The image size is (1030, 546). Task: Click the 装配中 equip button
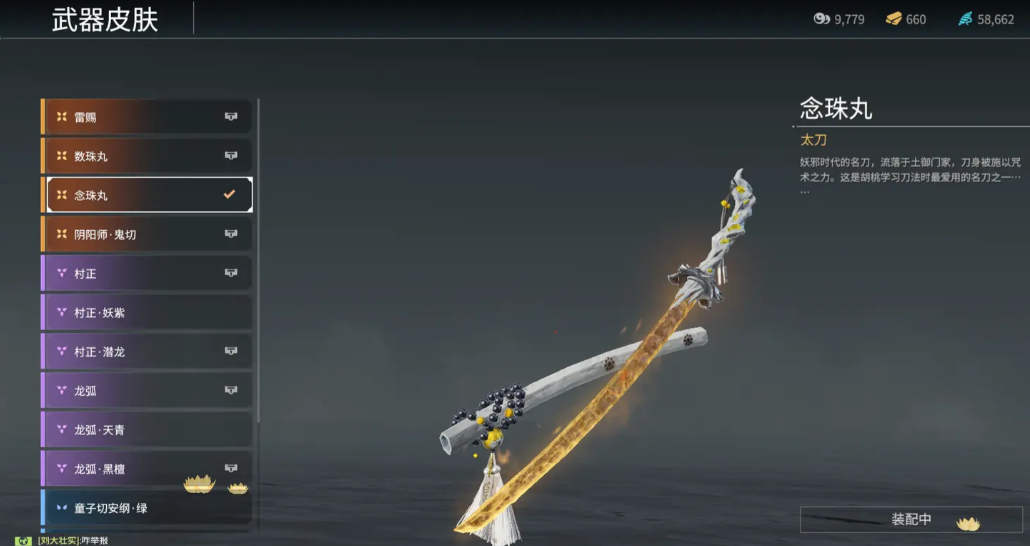tap(911, 520)
